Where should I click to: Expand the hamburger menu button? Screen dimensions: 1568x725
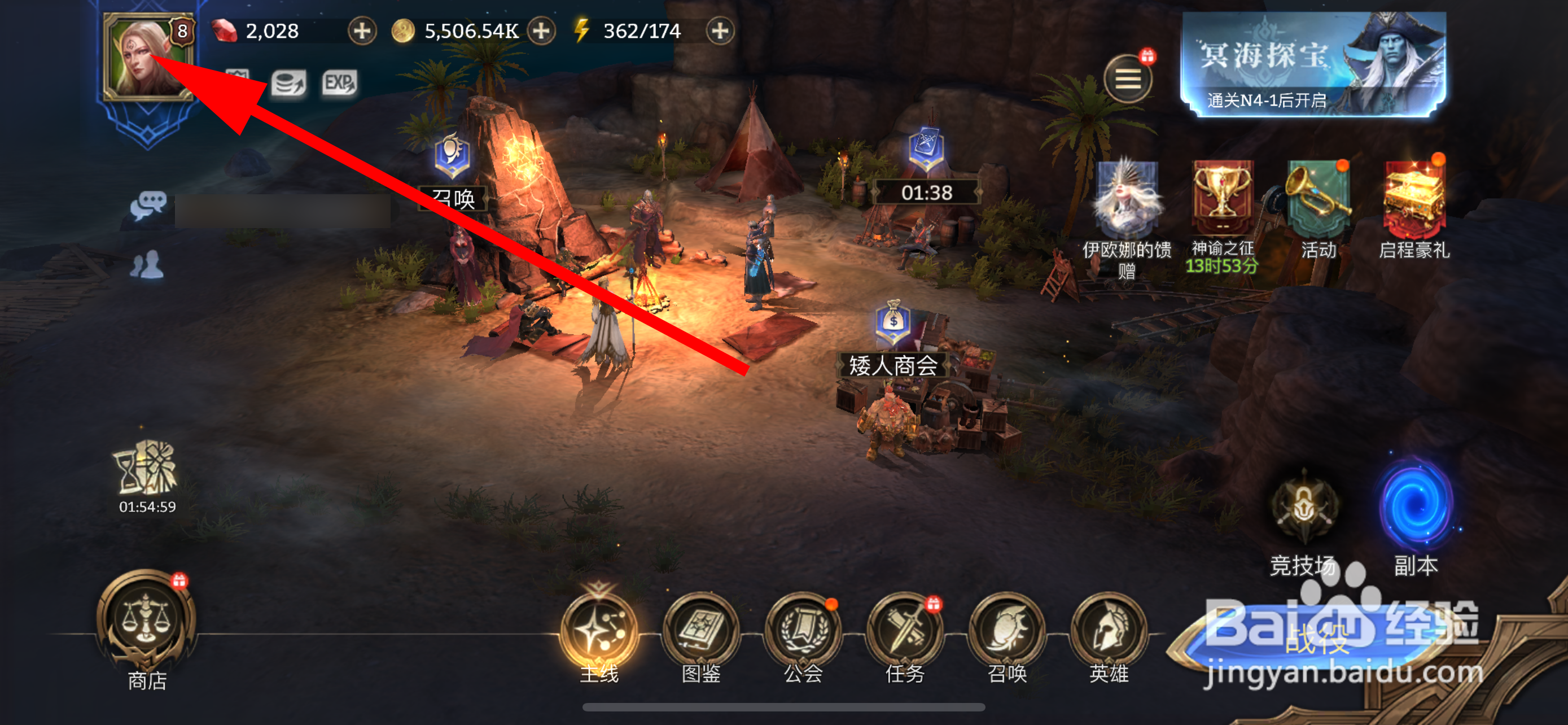1127,79
